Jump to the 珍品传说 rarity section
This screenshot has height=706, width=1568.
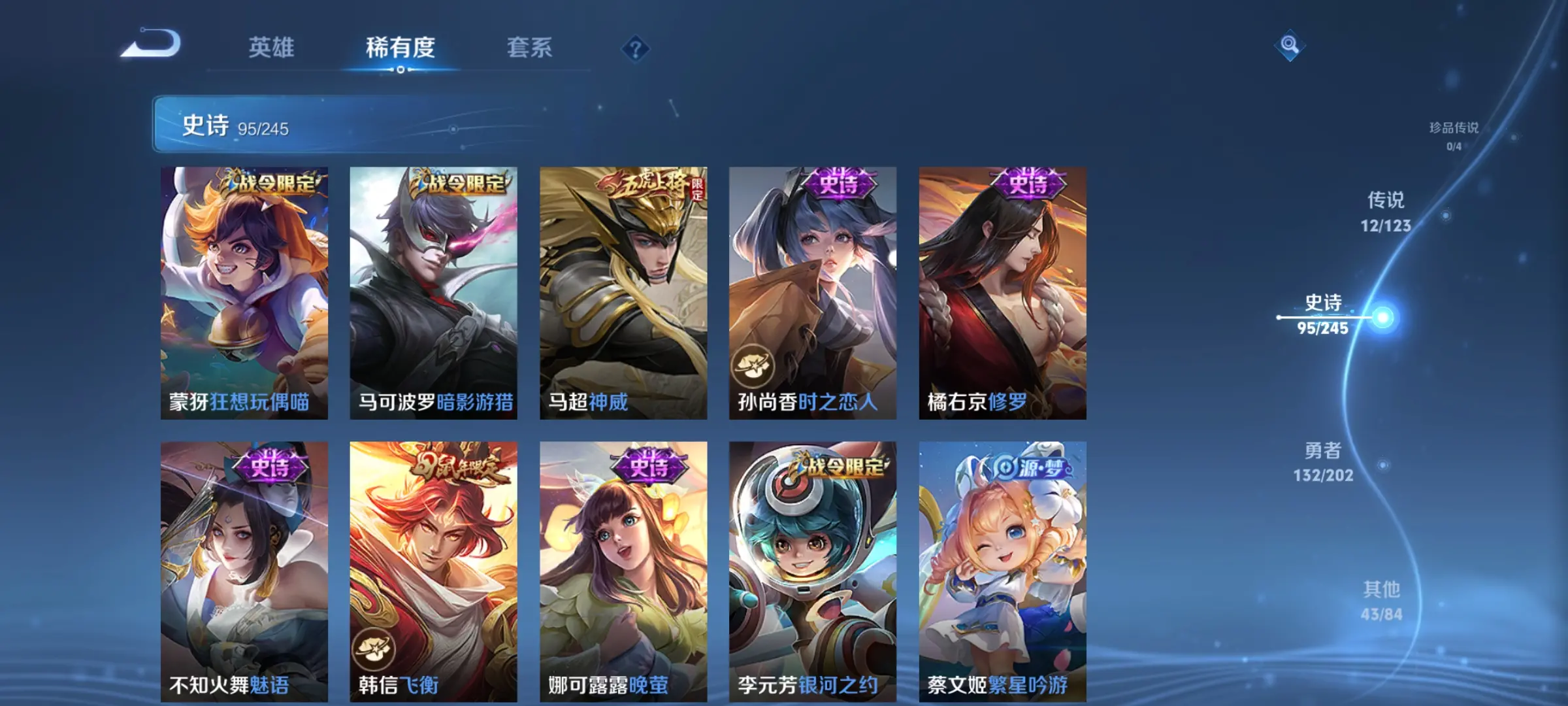pyautogui.click(x=1454, y=135)
